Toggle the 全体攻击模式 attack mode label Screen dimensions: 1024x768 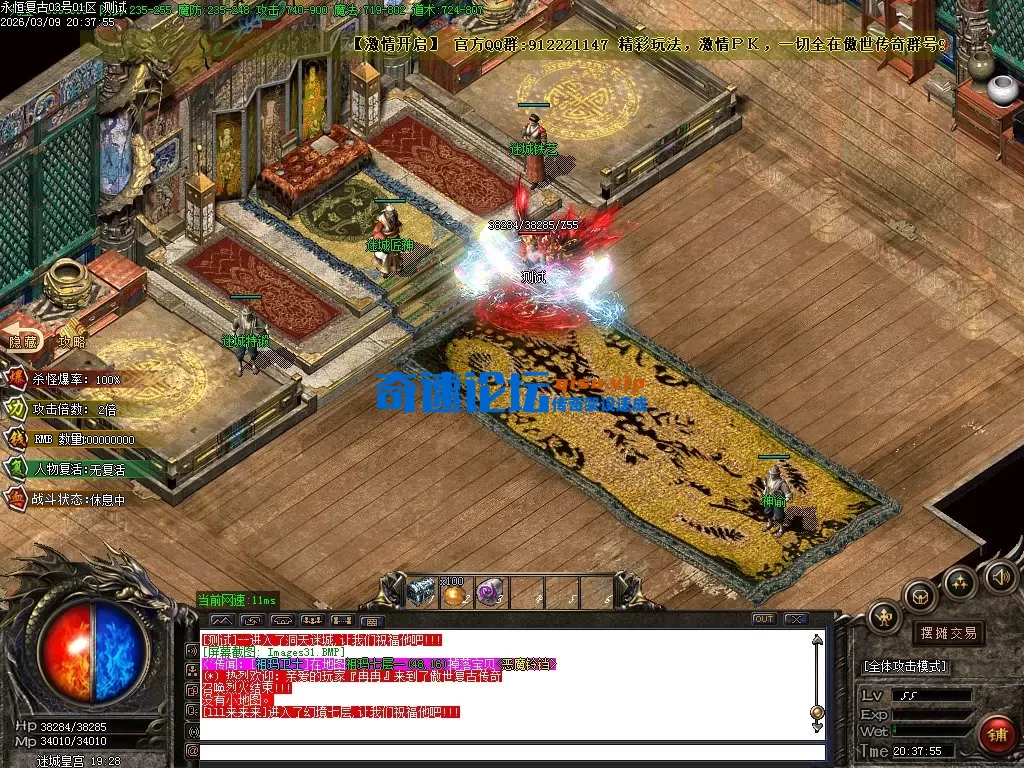[x=905, y=666]
